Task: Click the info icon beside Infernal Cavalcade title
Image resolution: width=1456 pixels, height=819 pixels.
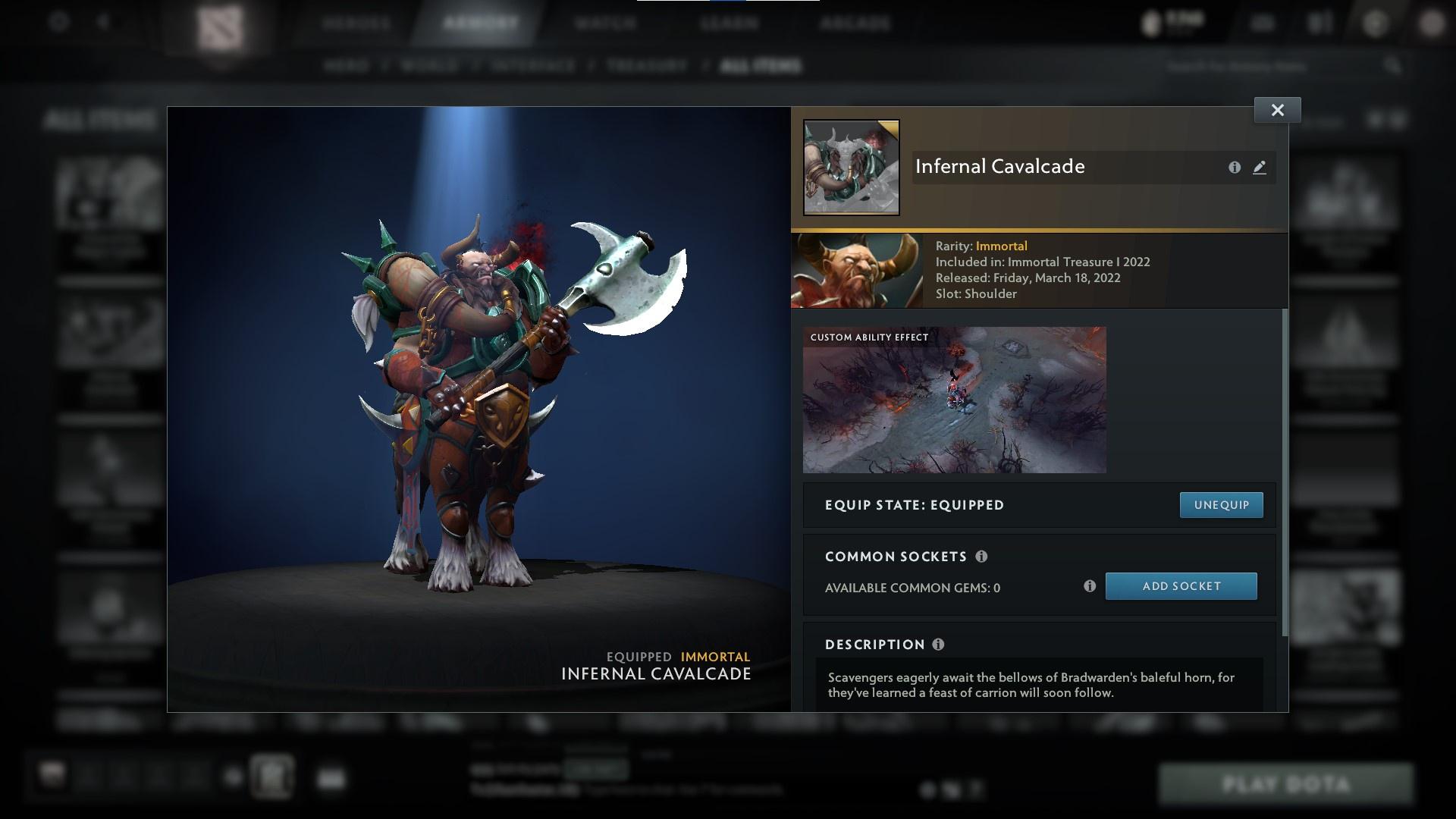Action: pos(1235,168)
